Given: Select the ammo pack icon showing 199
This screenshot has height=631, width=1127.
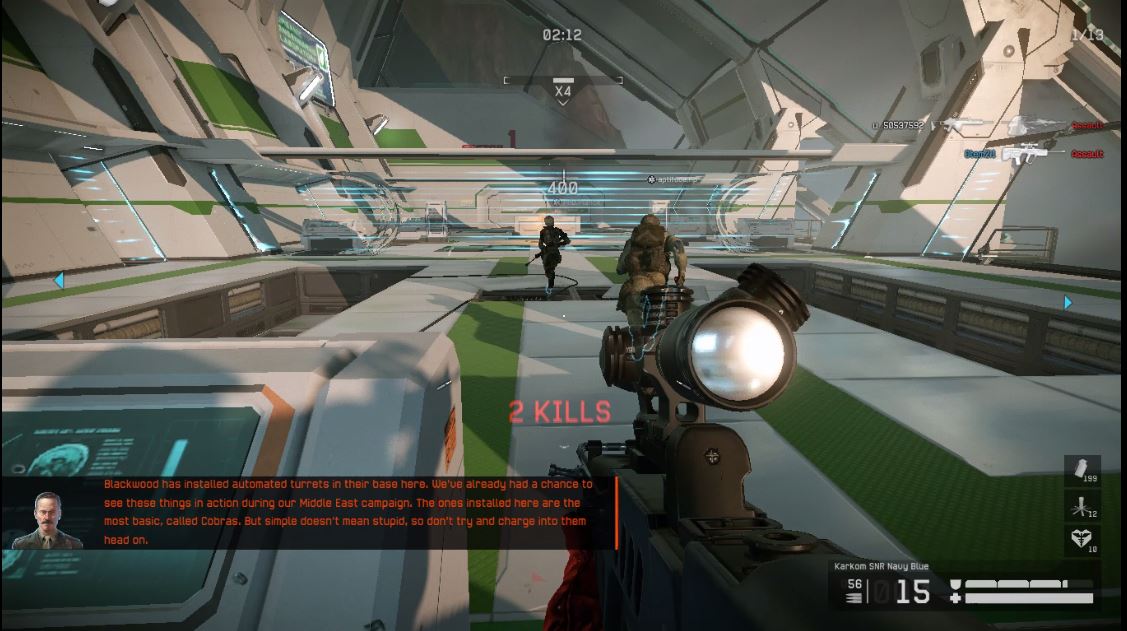Looking at the screenshot, I should click(x=1082, y=470).
